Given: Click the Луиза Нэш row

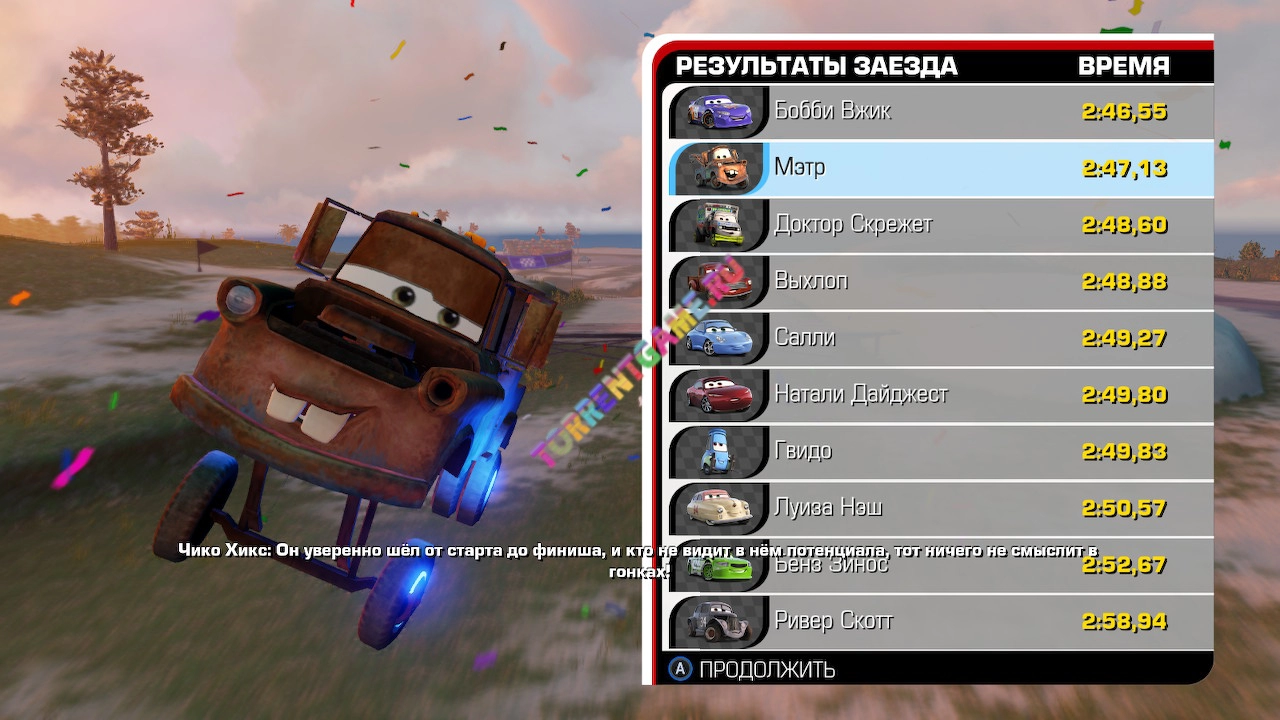Looking at the screenshot, I should coord(940,508).
